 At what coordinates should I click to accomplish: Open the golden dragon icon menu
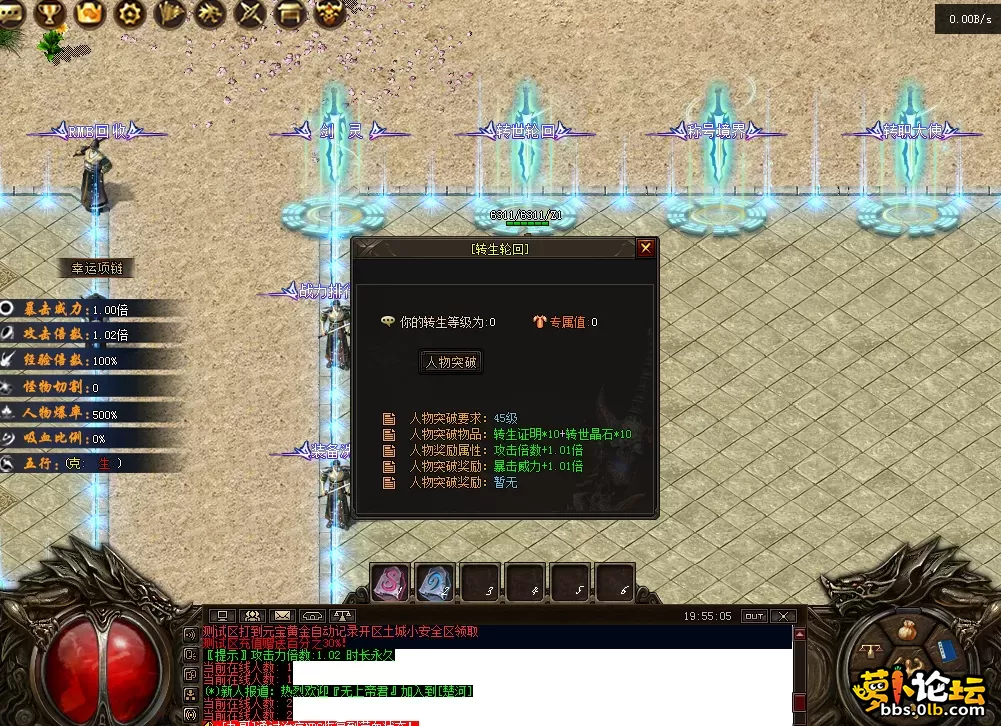coord(211,13)
